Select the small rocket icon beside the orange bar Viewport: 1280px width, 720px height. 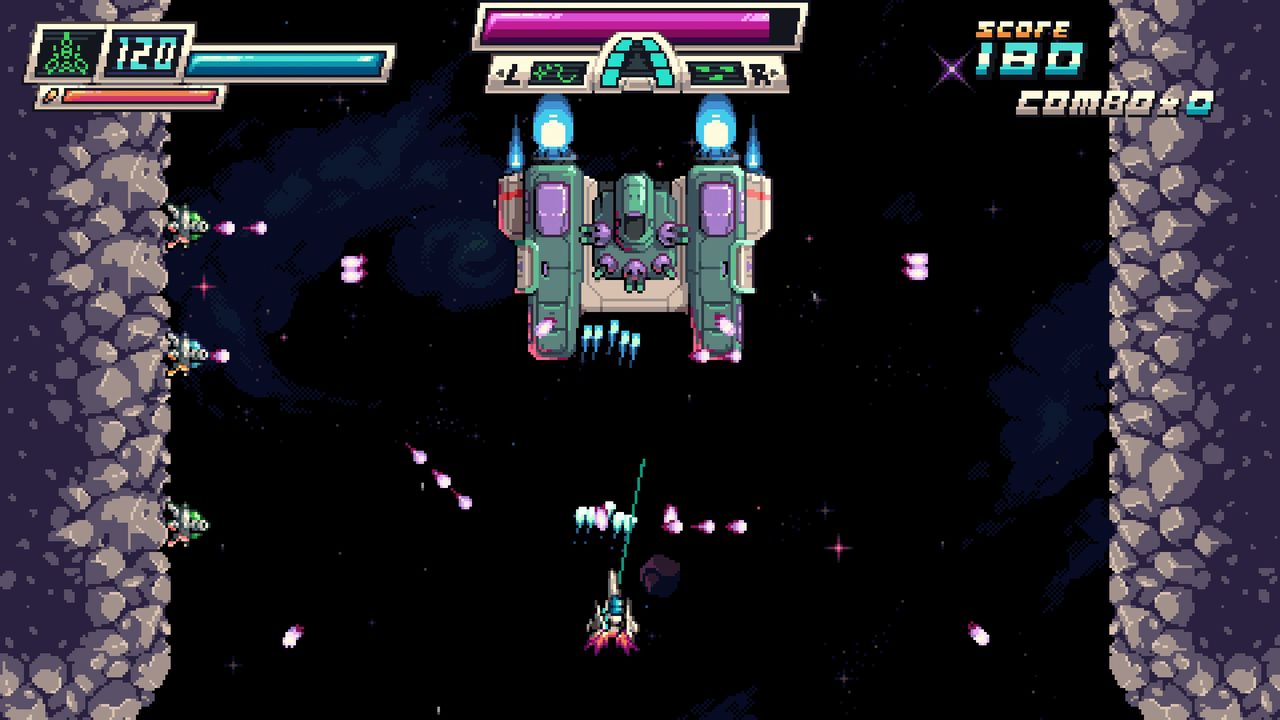(x=48, y=97)
